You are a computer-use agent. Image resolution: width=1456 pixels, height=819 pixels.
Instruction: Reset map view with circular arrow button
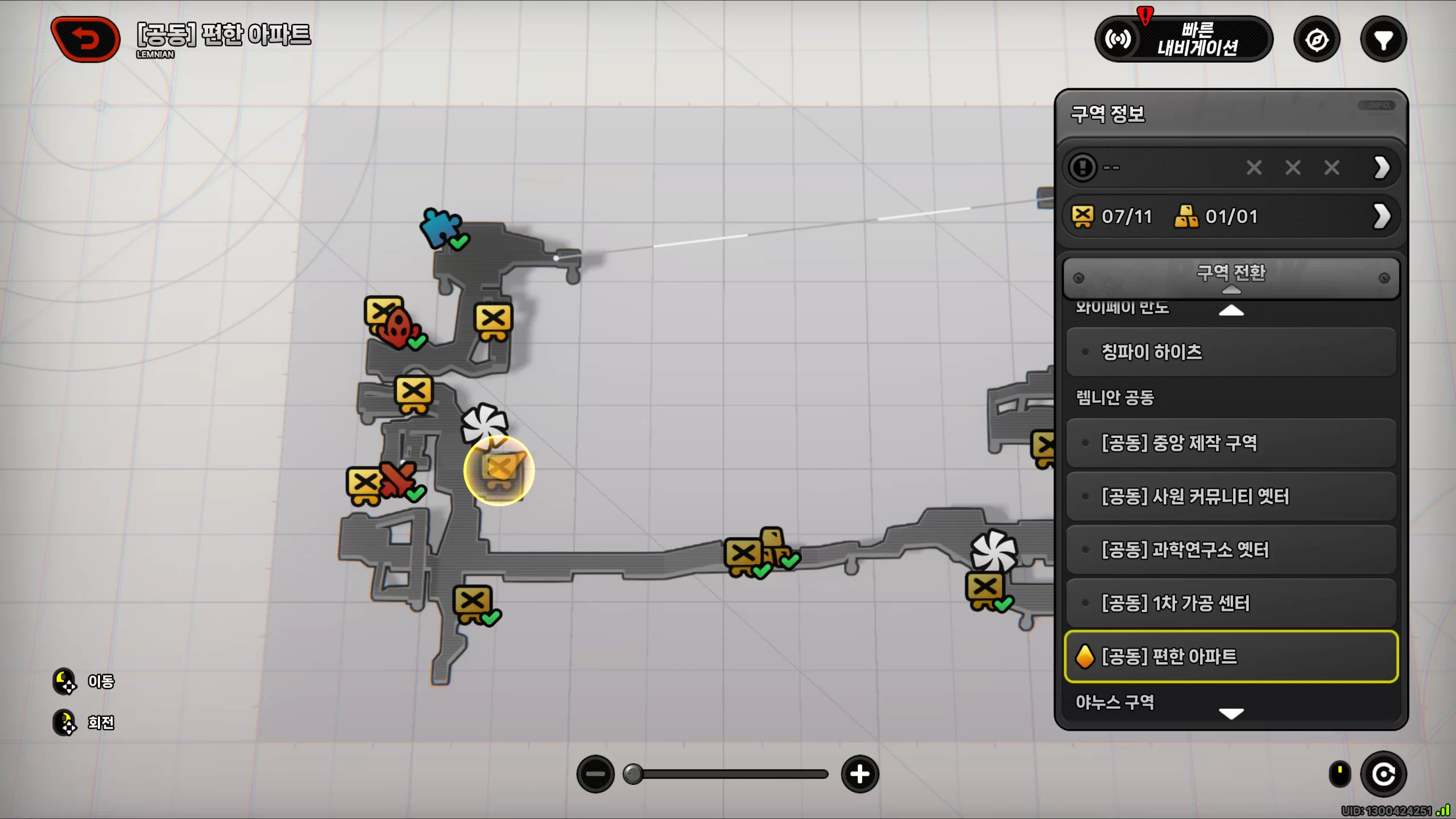1383,774
